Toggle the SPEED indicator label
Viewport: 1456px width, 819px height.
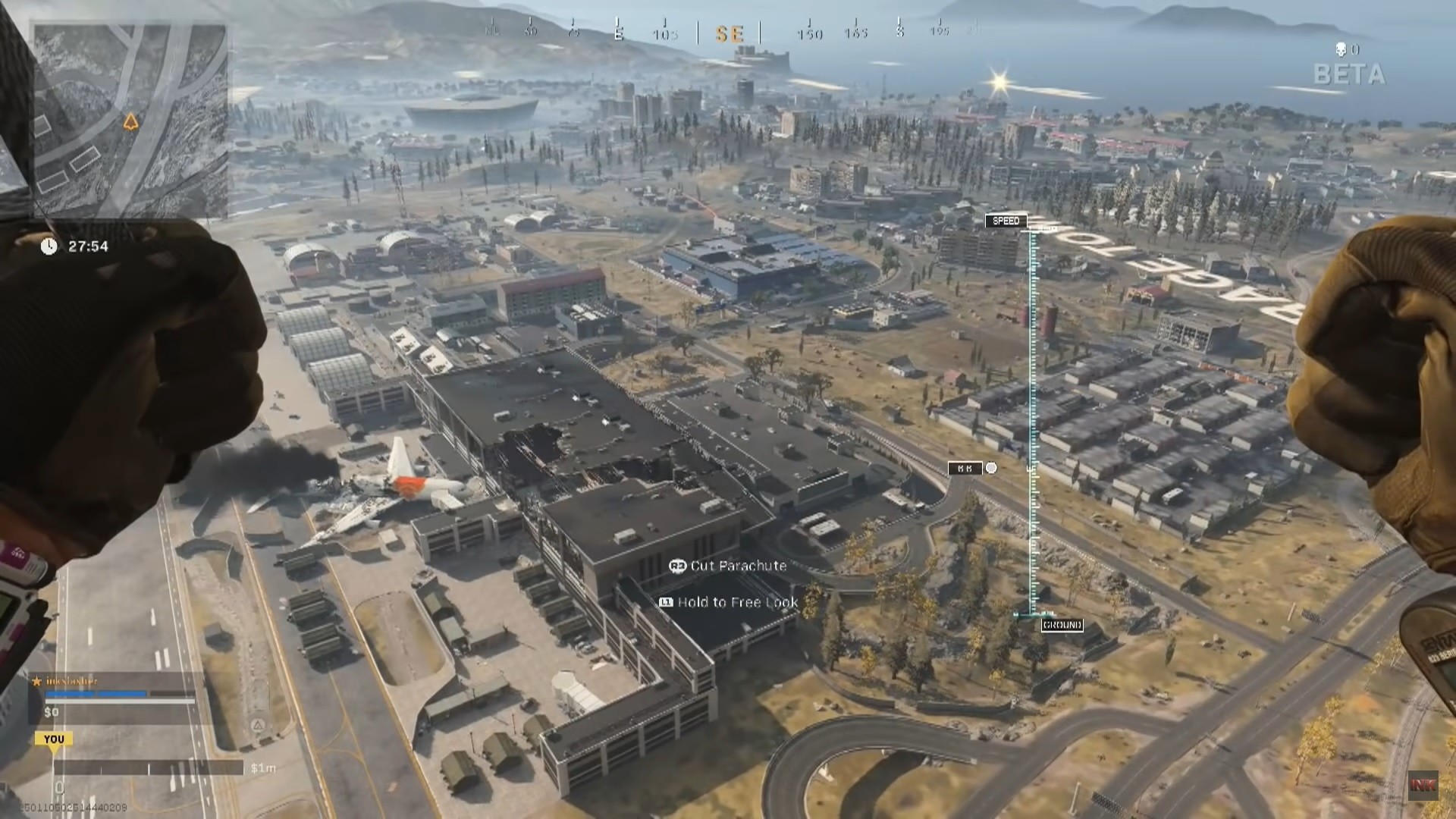(x=1008, y=220)
